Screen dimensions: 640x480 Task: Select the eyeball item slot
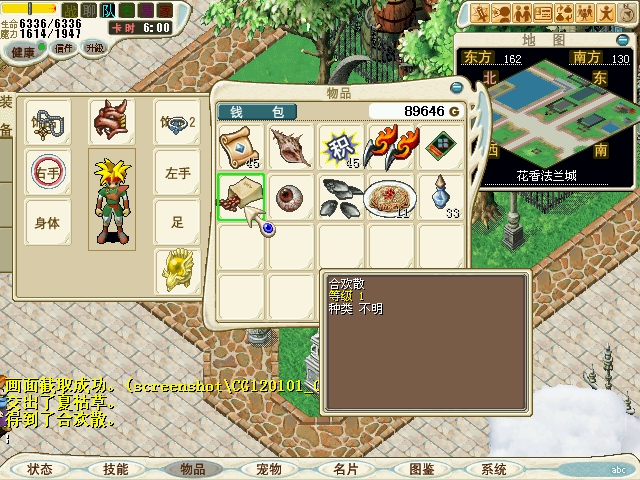point(290,196)
